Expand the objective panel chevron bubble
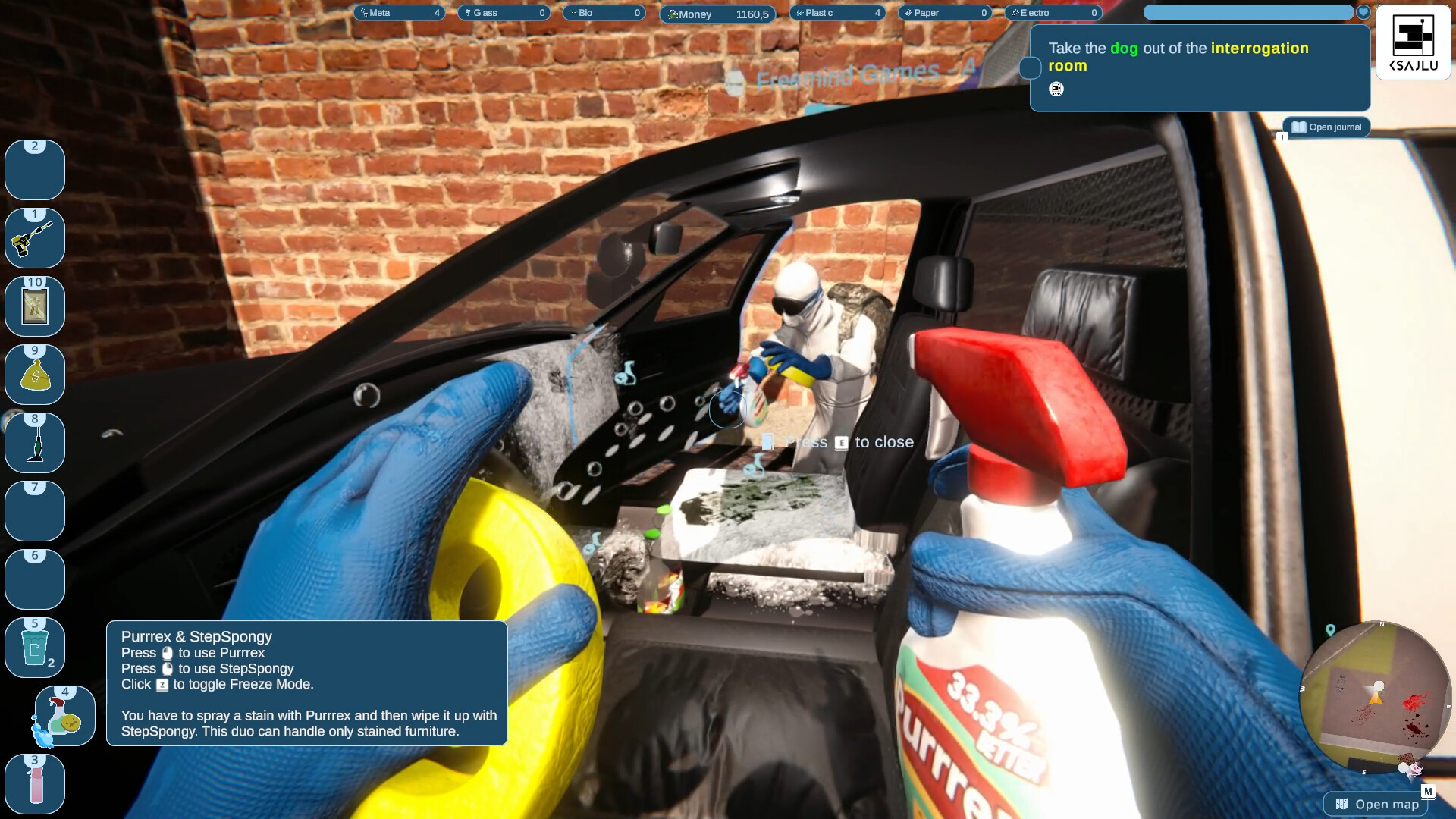This screenshot has height=819, width=1456. 1030,68
